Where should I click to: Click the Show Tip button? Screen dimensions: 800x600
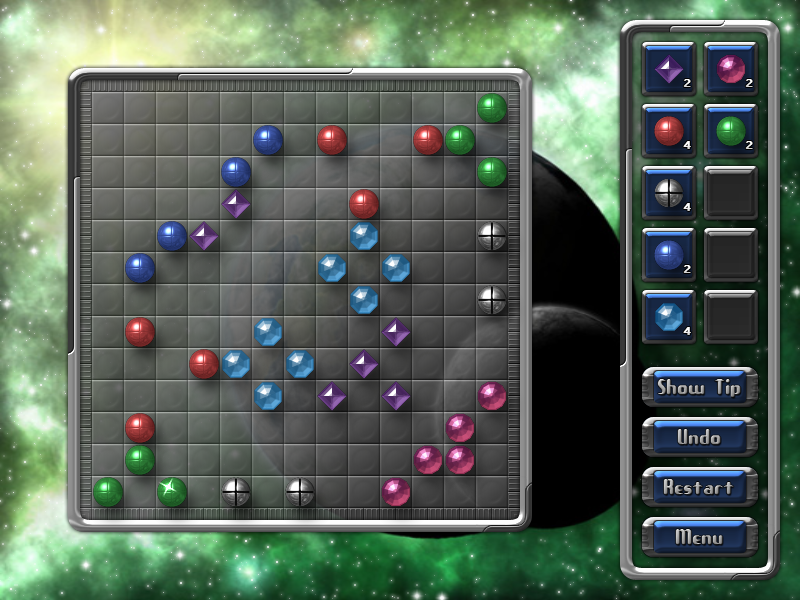(x=699, y=387)
